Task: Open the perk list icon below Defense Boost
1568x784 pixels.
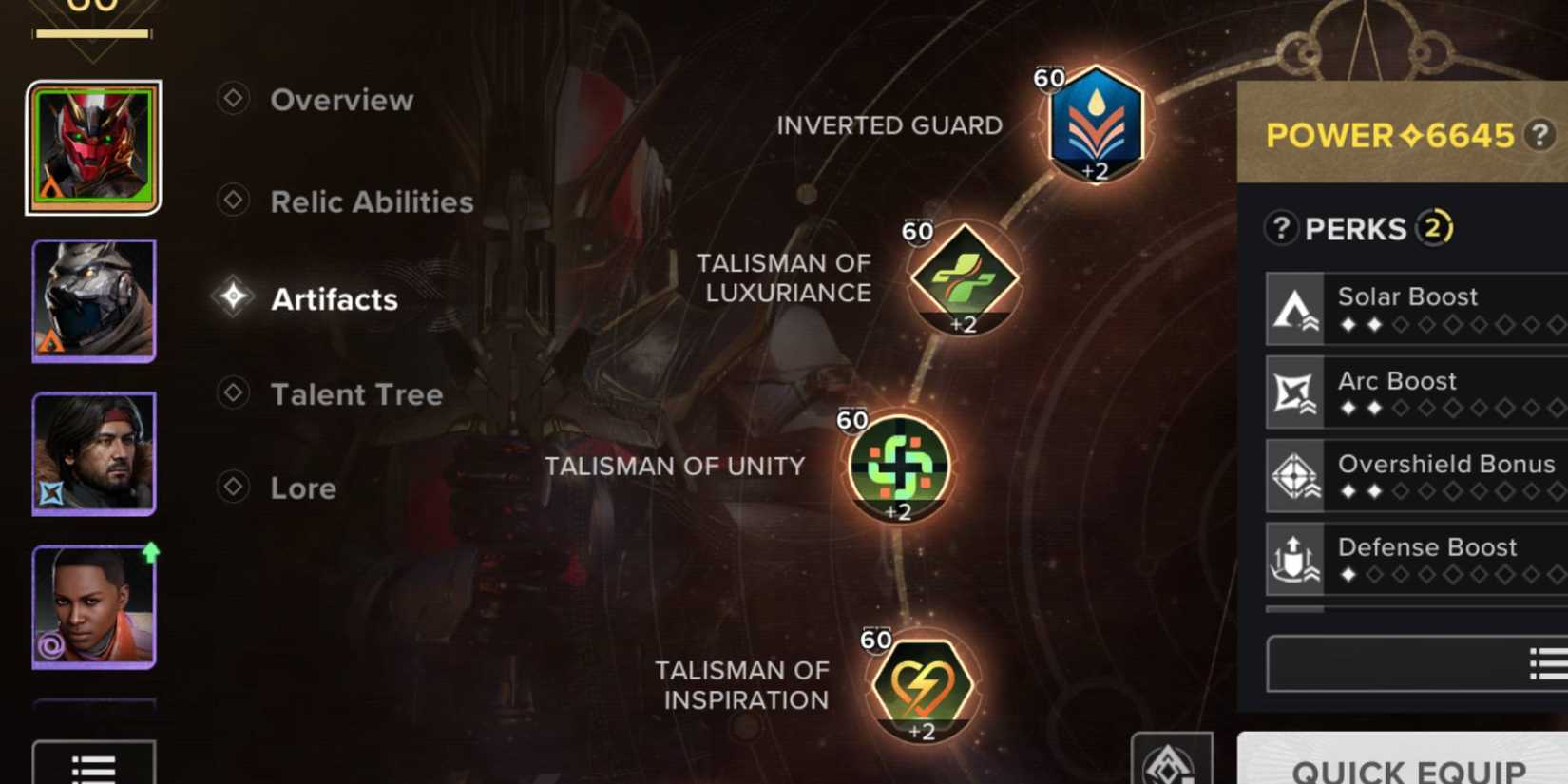Action: tap(1547, 661)
